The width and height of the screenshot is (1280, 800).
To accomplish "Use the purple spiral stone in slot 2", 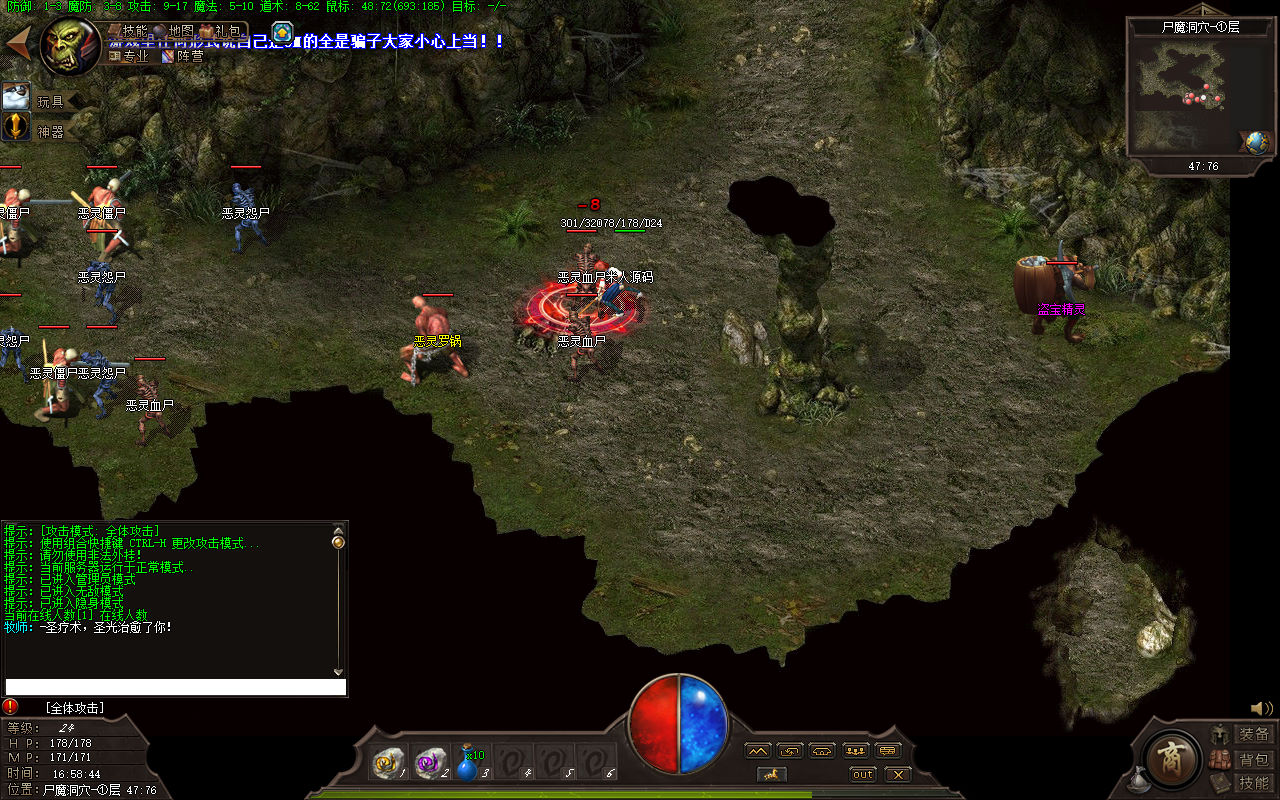I will click(430, 764).
